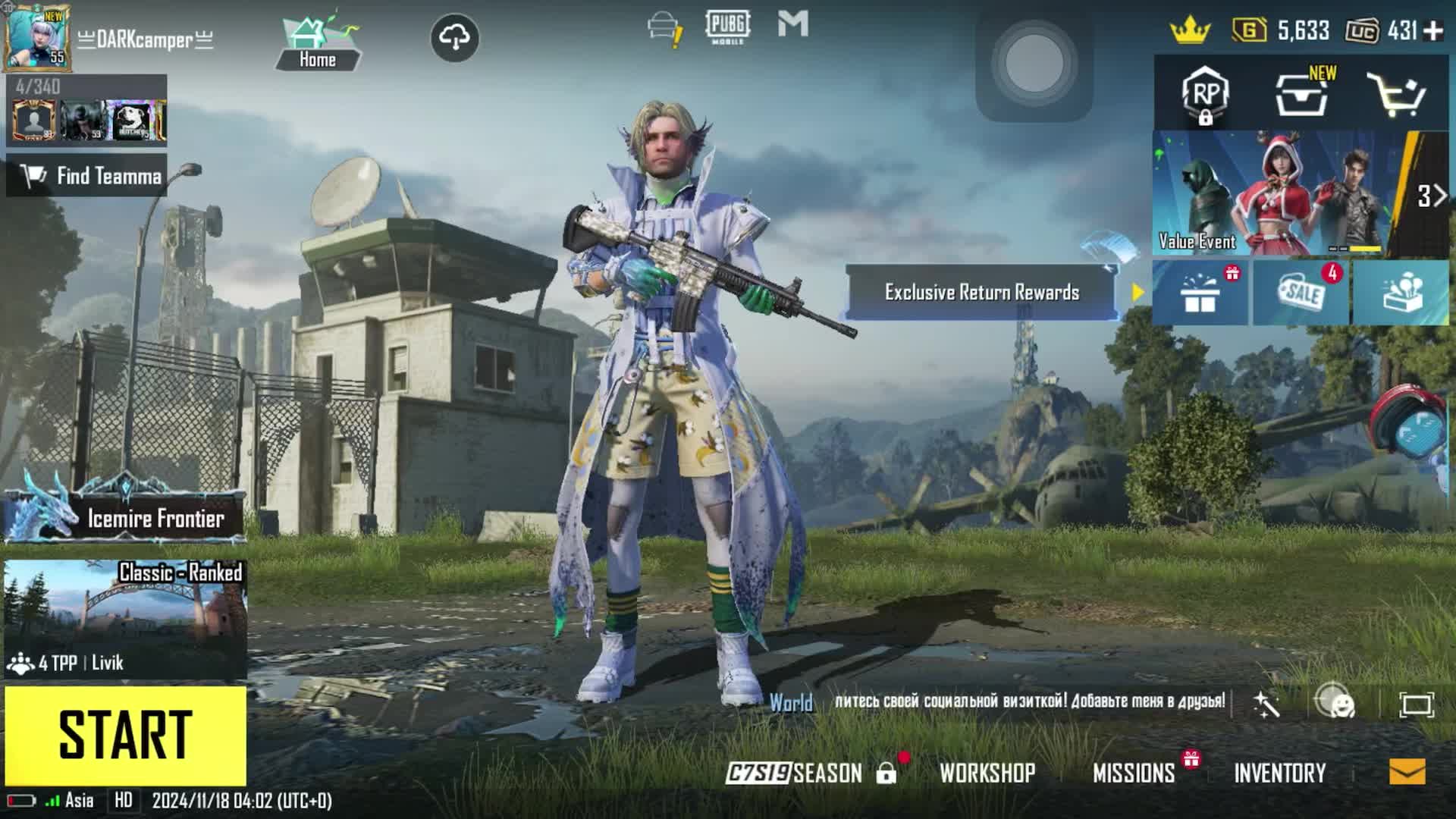Open the gift box rewards icon

[x=1200, y=293]
